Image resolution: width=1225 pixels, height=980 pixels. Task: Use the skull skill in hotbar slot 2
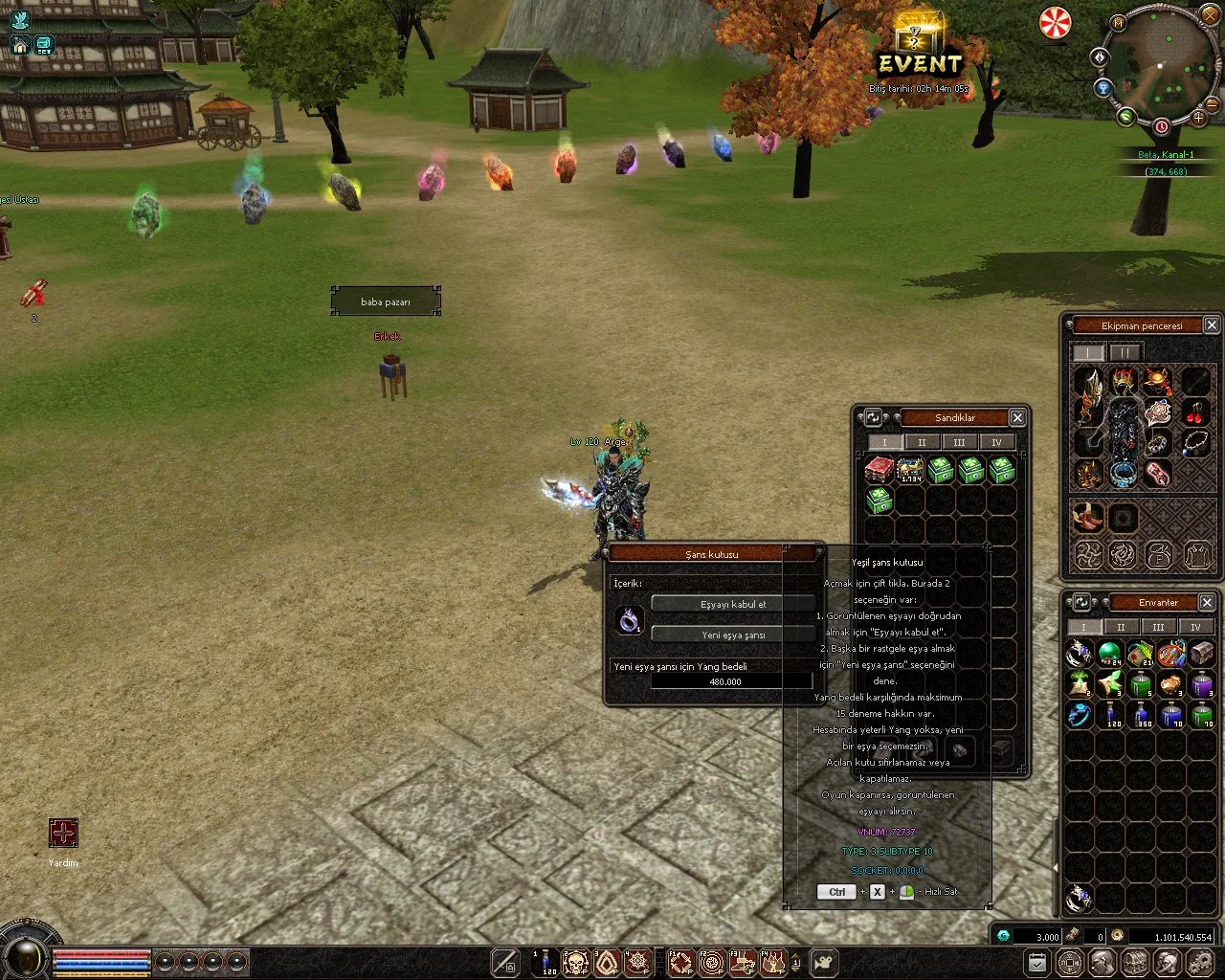click(x=576, y=962)
